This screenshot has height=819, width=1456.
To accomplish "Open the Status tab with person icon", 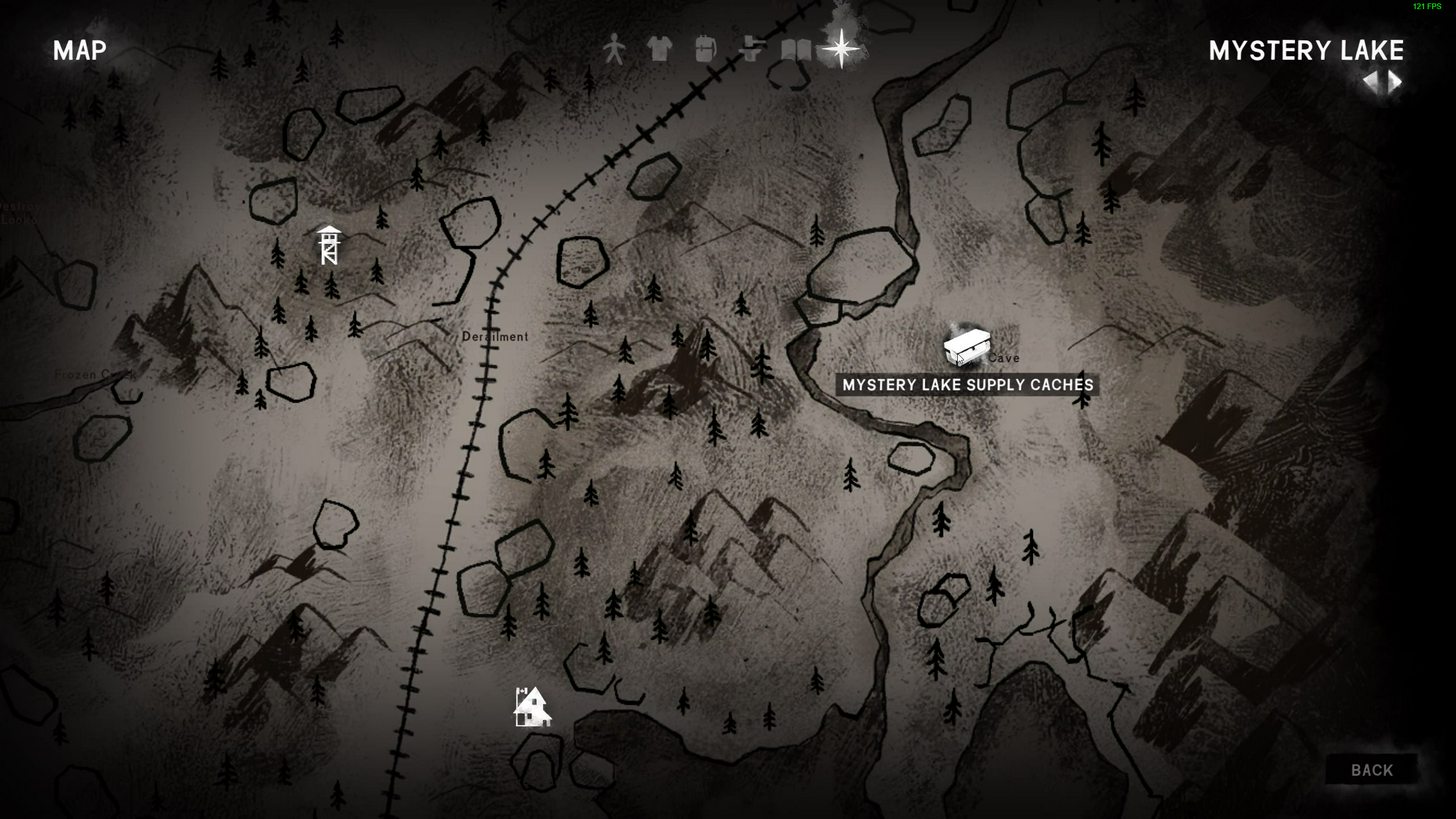I will 613,49.
